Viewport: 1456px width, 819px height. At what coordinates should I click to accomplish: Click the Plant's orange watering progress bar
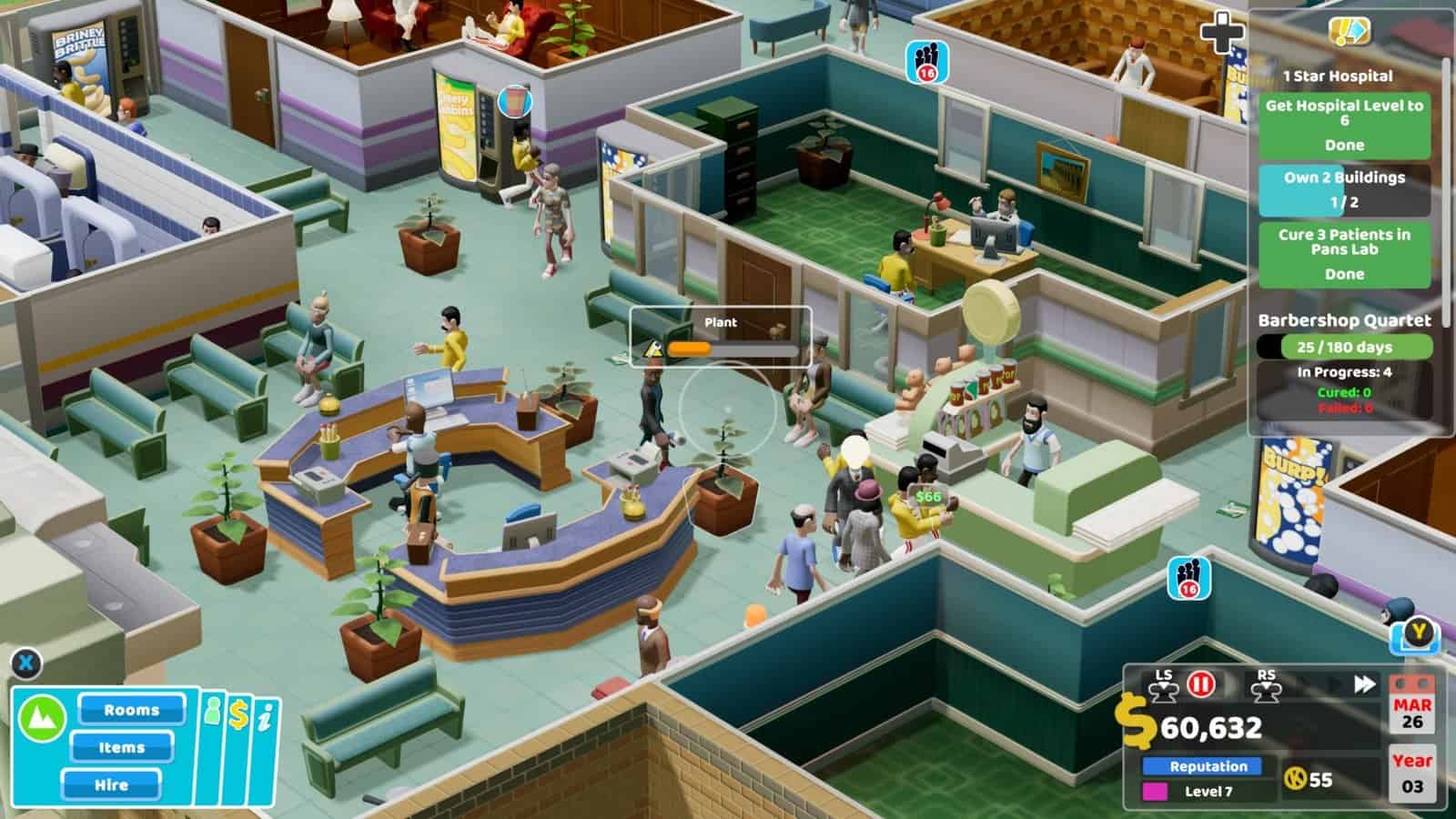tap(690, 348)
